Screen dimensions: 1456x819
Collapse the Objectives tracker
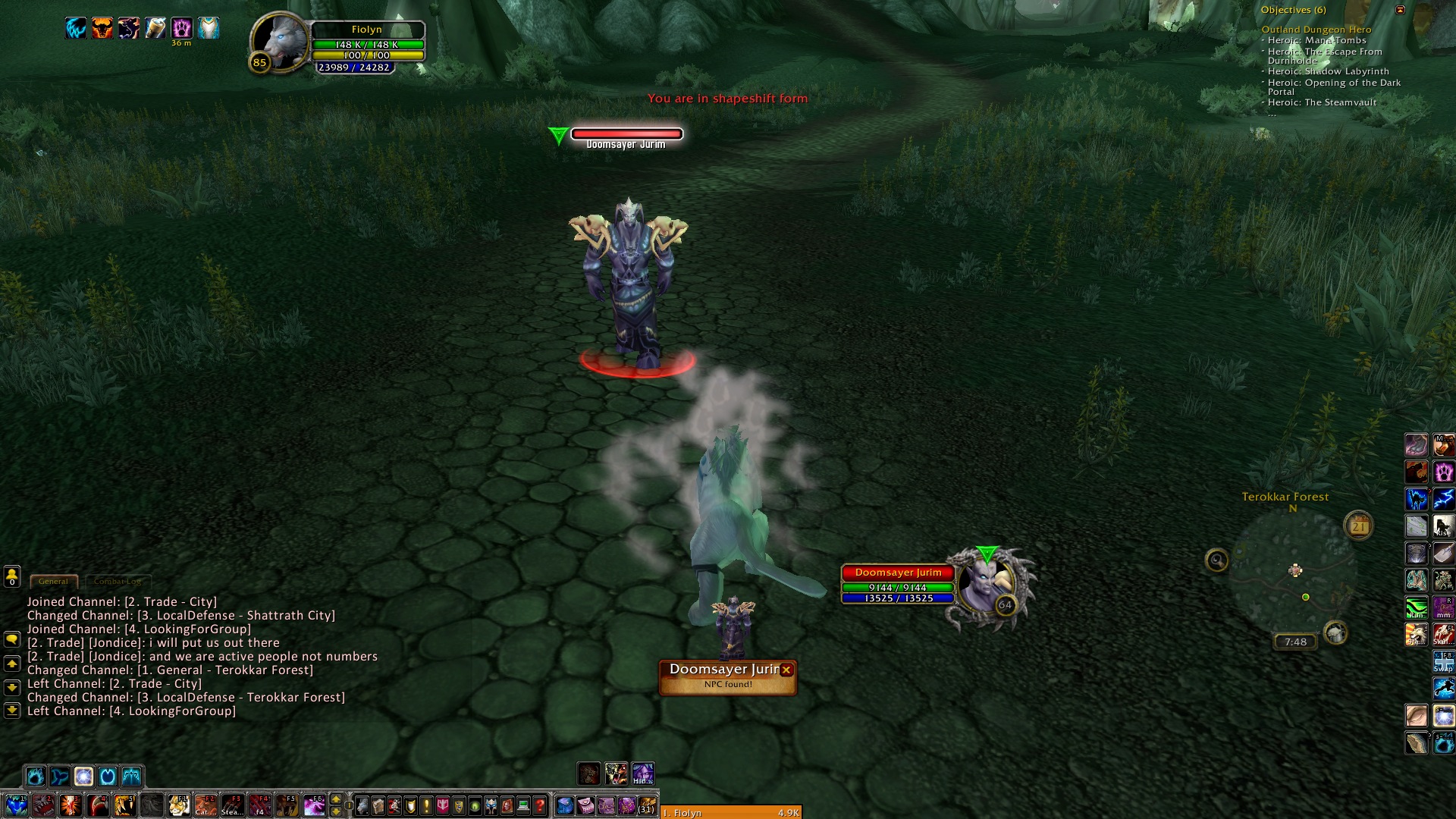point(1401,10)
